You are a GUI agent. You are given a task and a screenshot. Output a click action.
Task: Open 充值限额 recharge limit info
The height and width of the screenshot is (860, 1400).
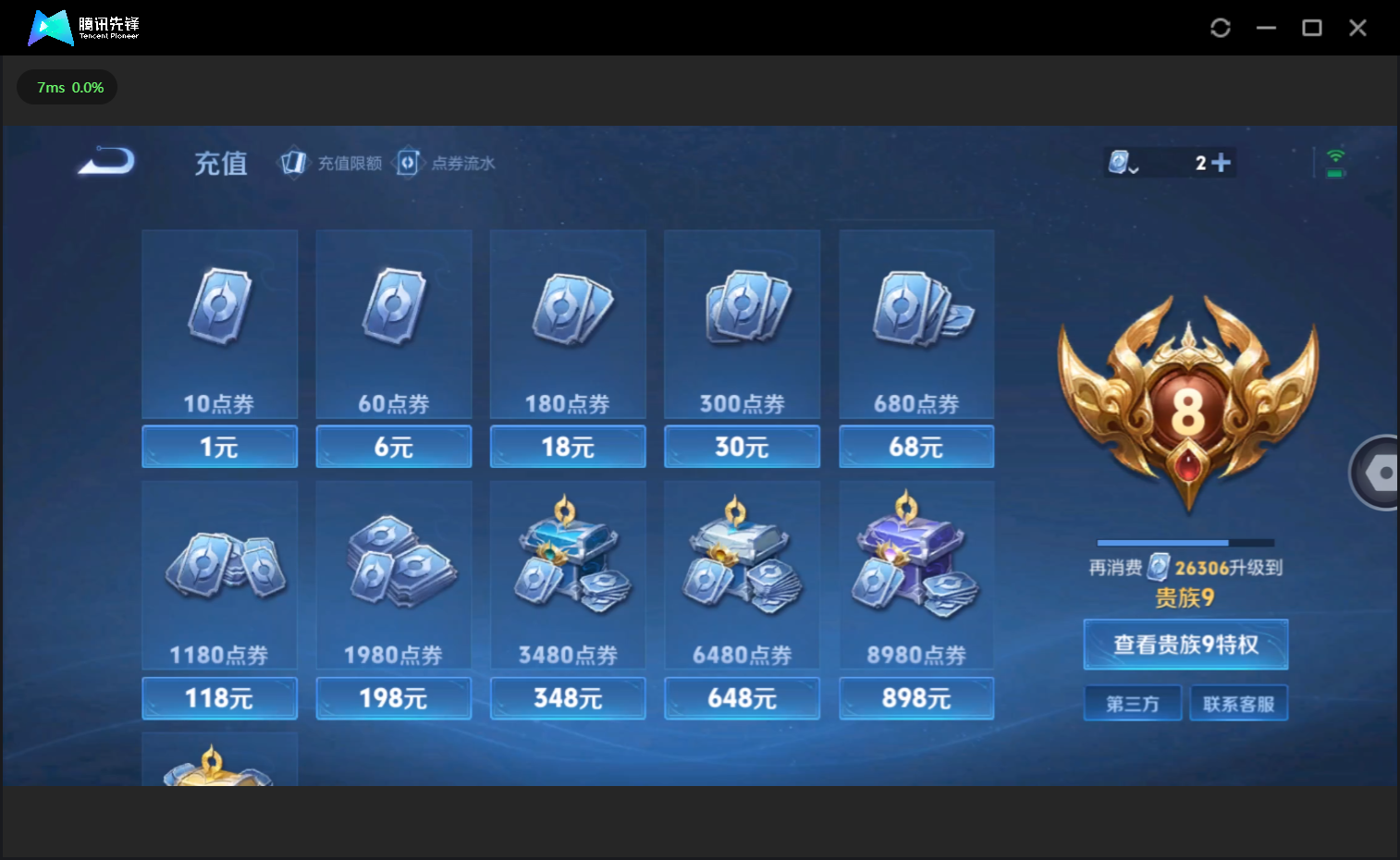(x=332, y=163)
